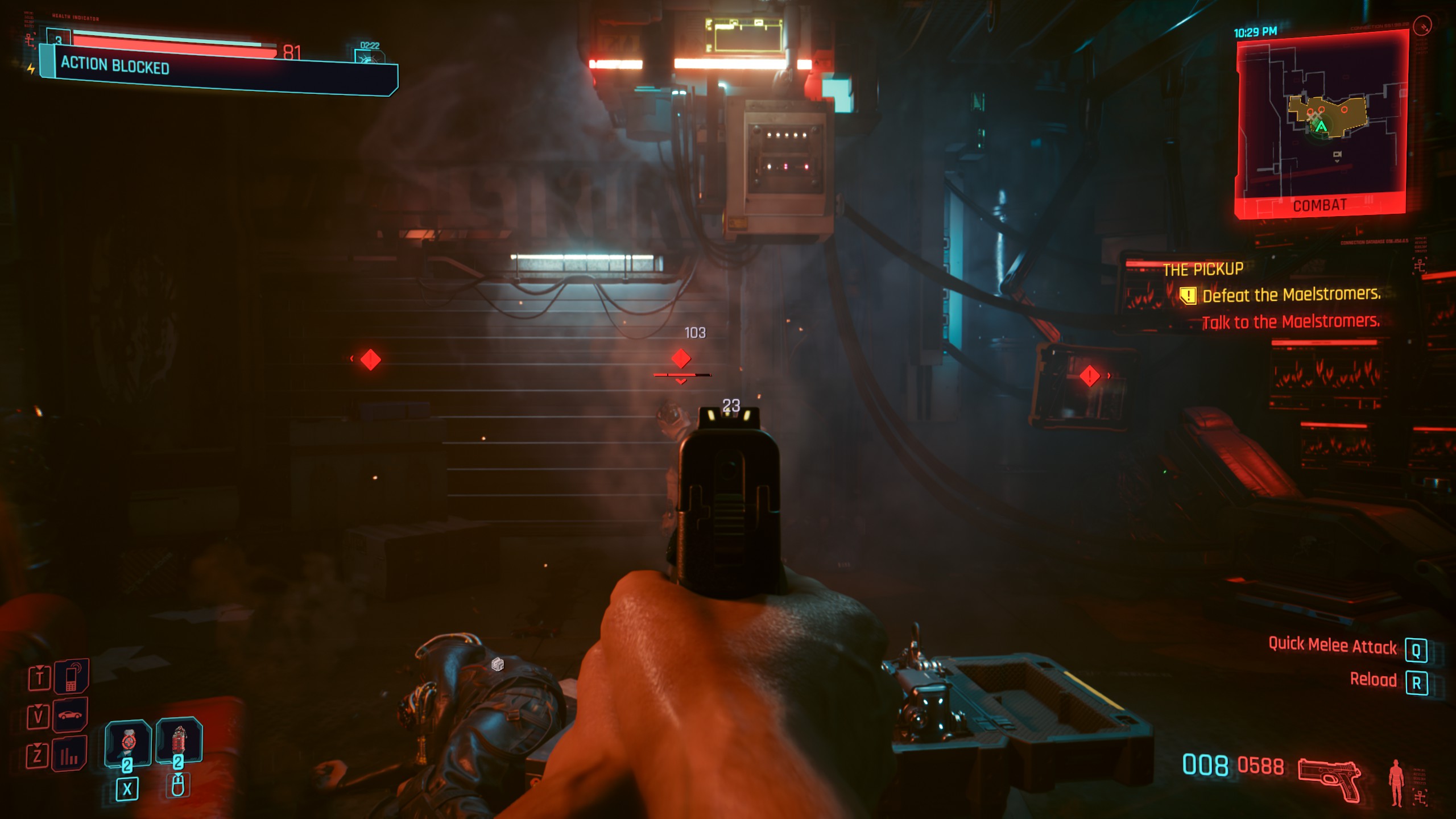Click the Talk to the Maelstromers objective
Image resolution: width=1456 pixels, height=819 pixels.
tap(1291, 322)
